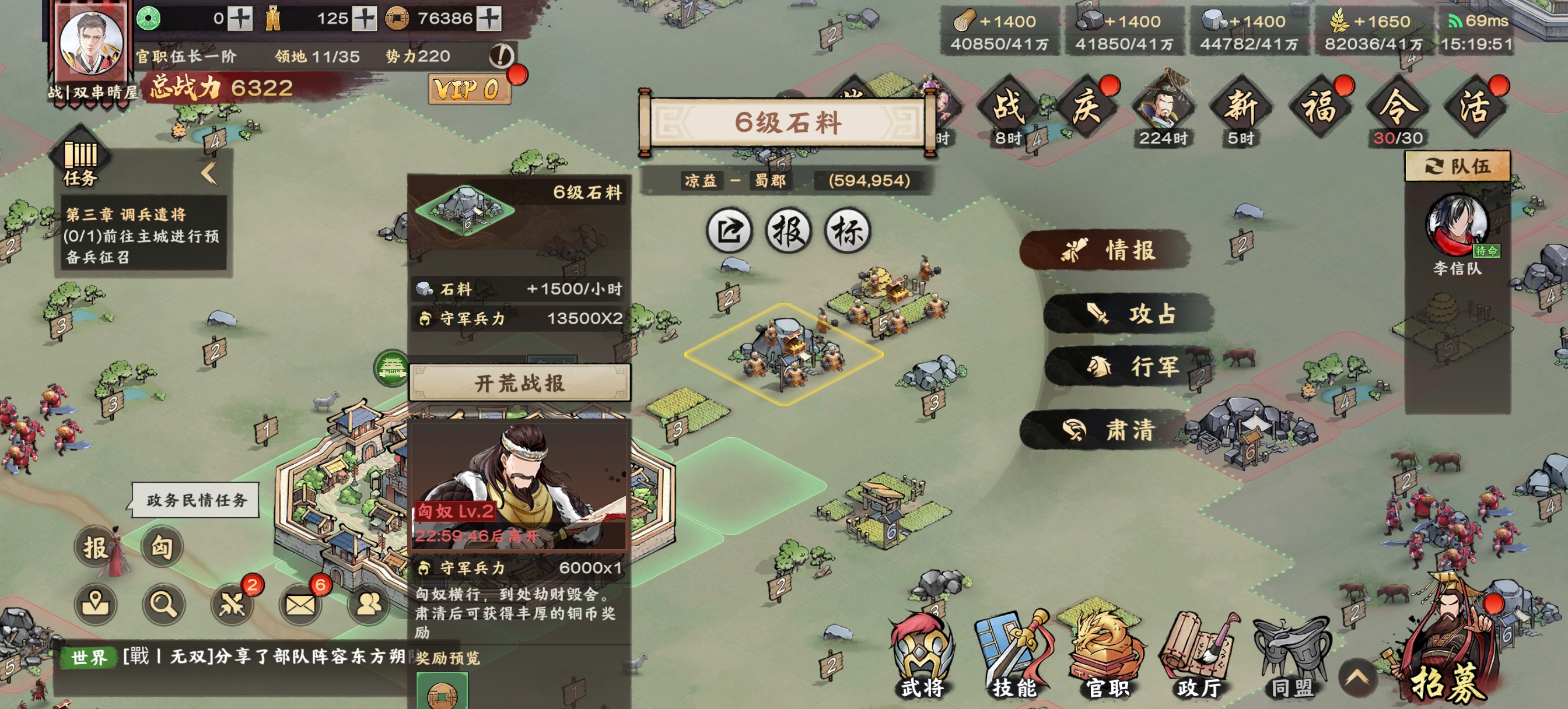Choose 攻占 to attack the tile
The height and width of the screenshot is (709, 1568).
(x=1129, y=314)
